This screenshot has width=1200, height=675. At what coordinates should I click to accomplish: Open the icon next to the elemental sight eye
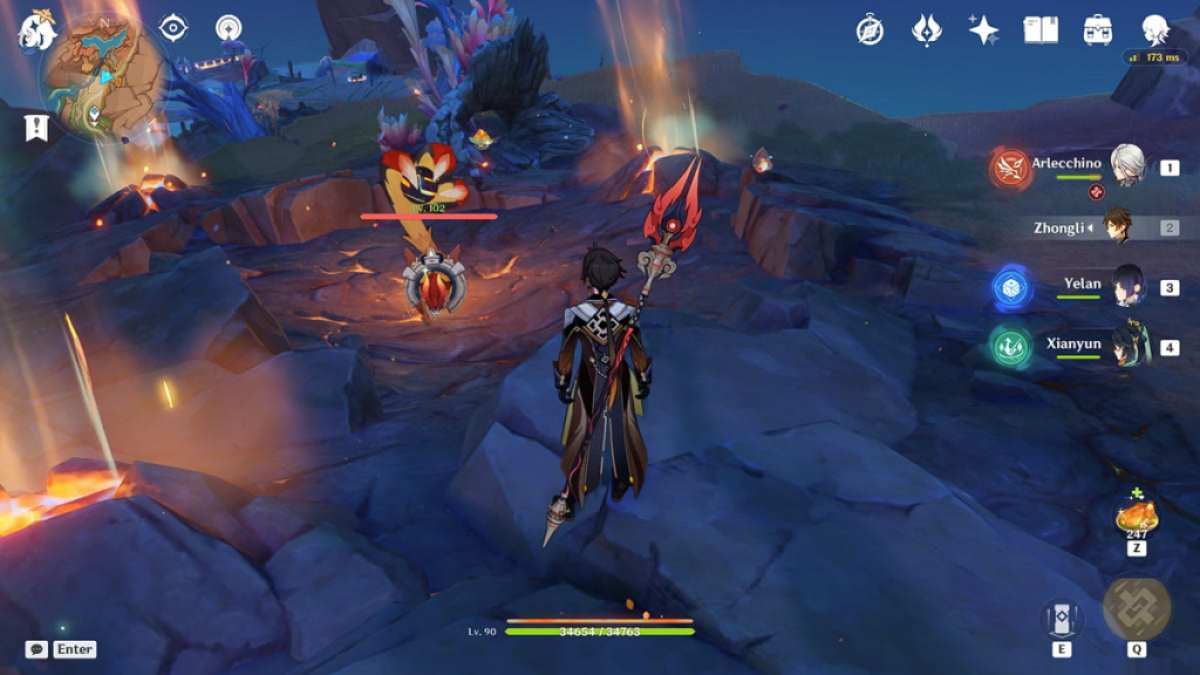click(x=230, y=28)
